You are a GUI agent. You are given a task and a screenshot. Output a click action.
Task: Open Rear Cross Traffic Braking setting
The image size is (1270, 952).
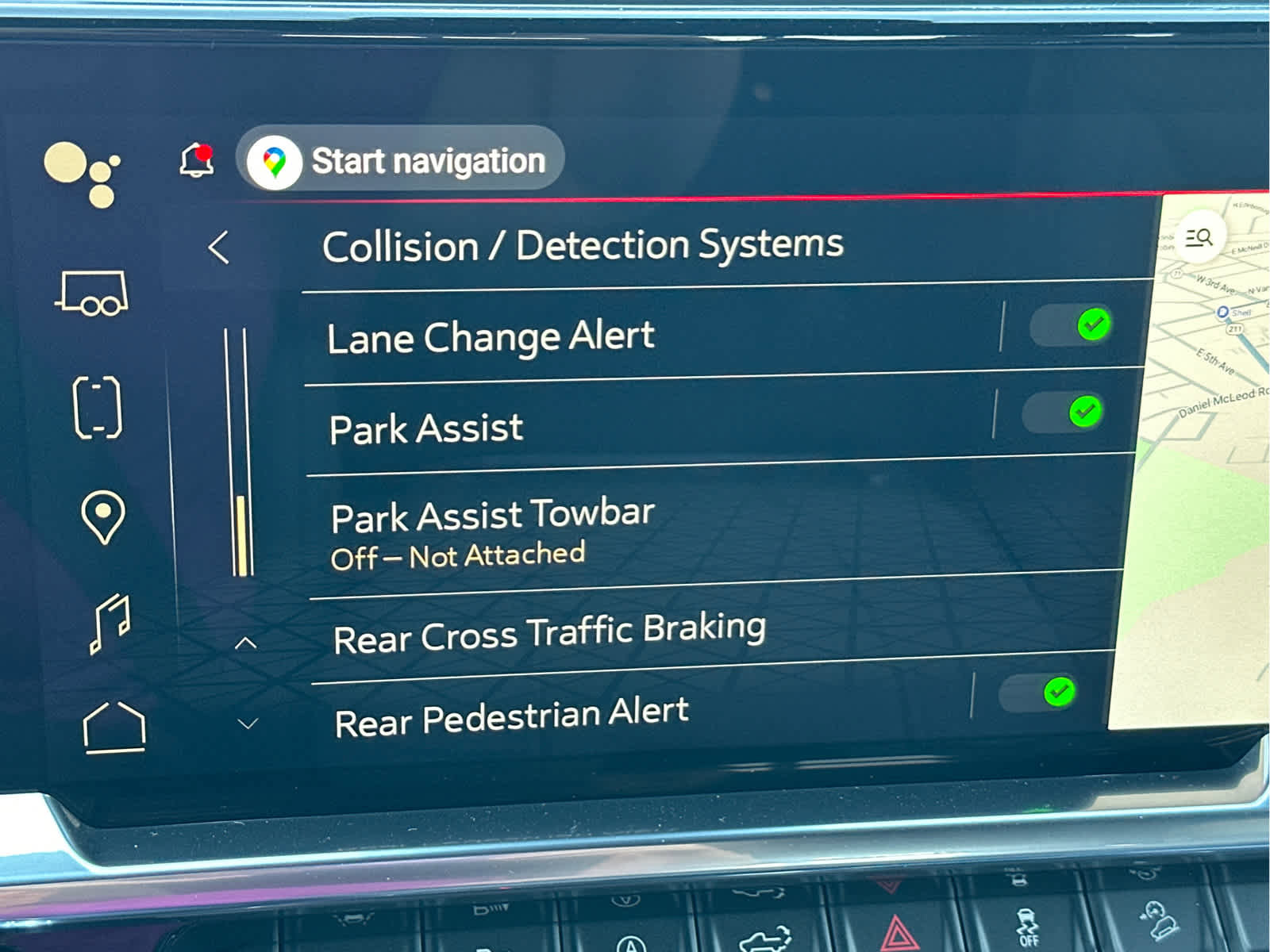coord(549,632)
